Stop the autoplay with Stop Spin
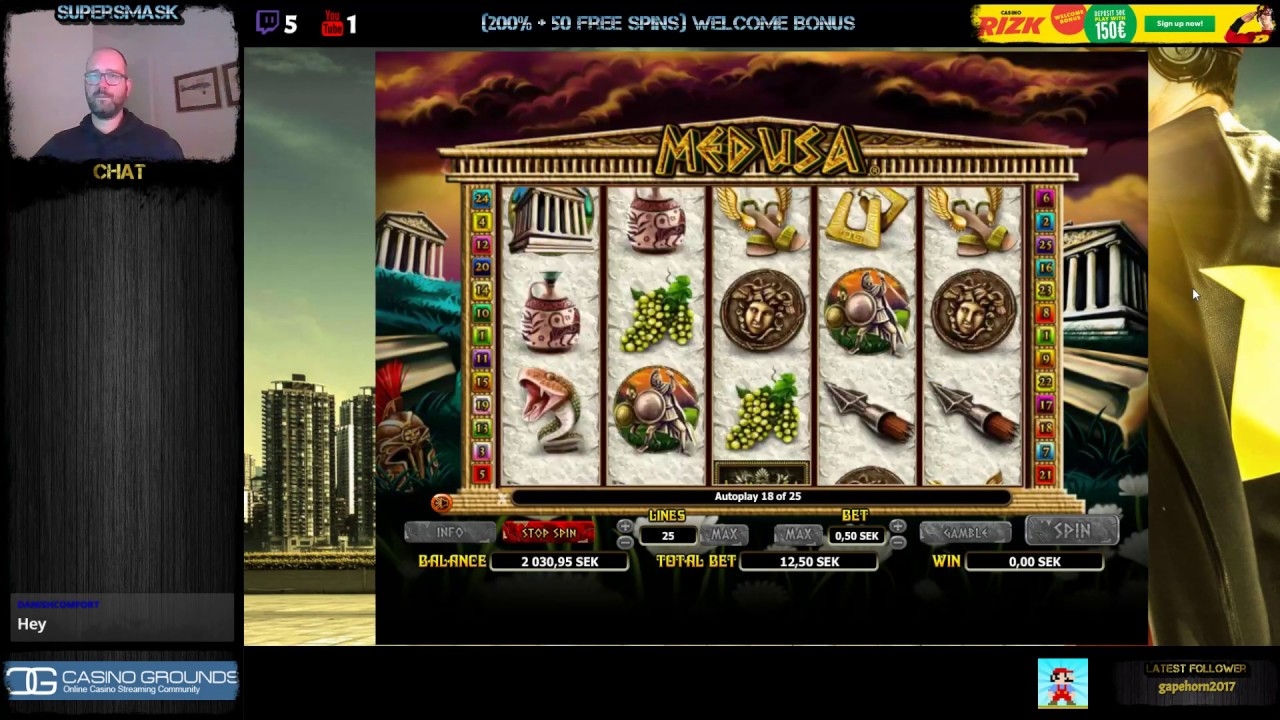1280x720 pixels. pyautogui.click(x=552, y=532)
